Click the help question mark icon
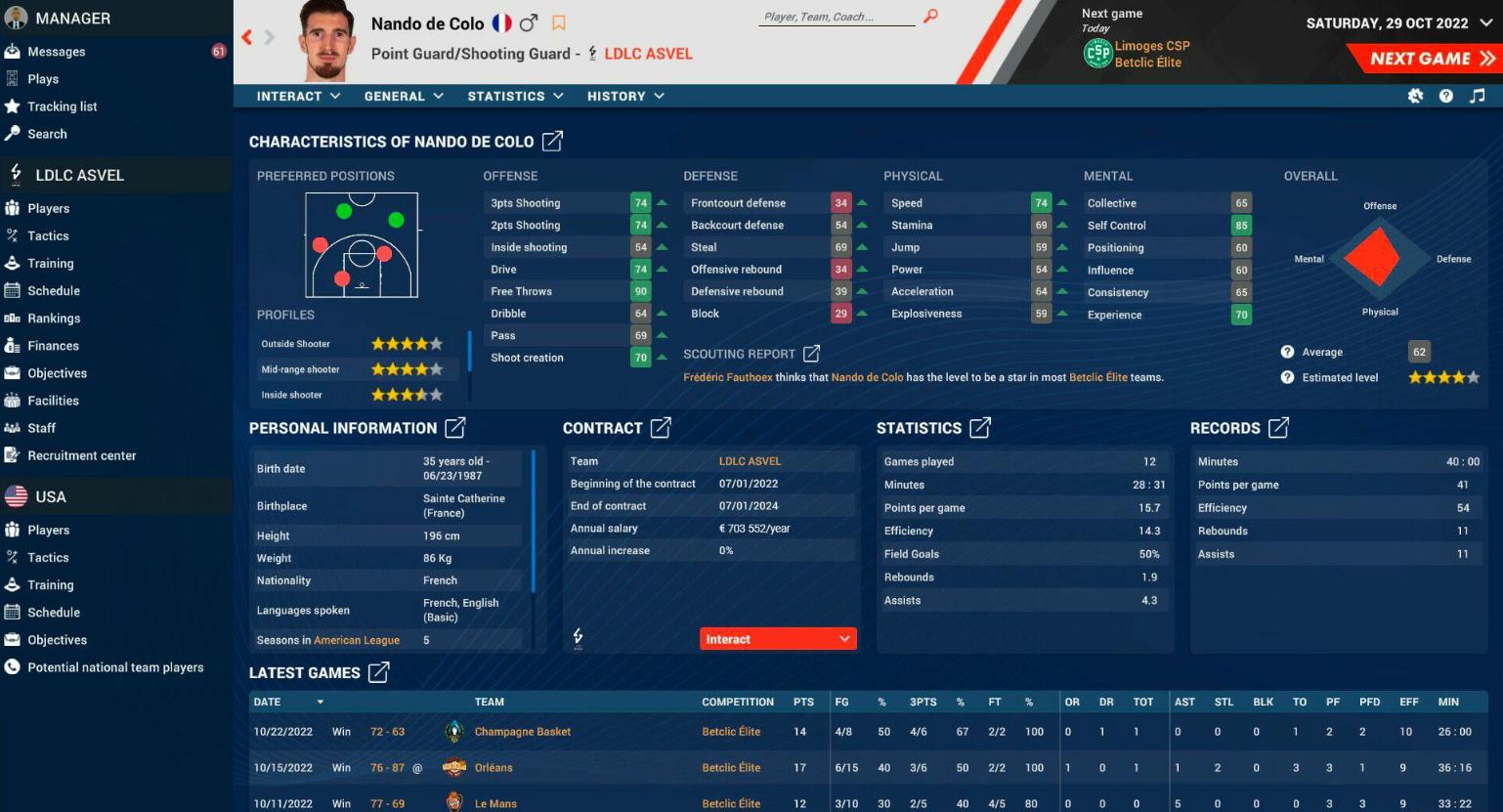This screenshot has height=812, width=1503. [x=1446, y=96]
